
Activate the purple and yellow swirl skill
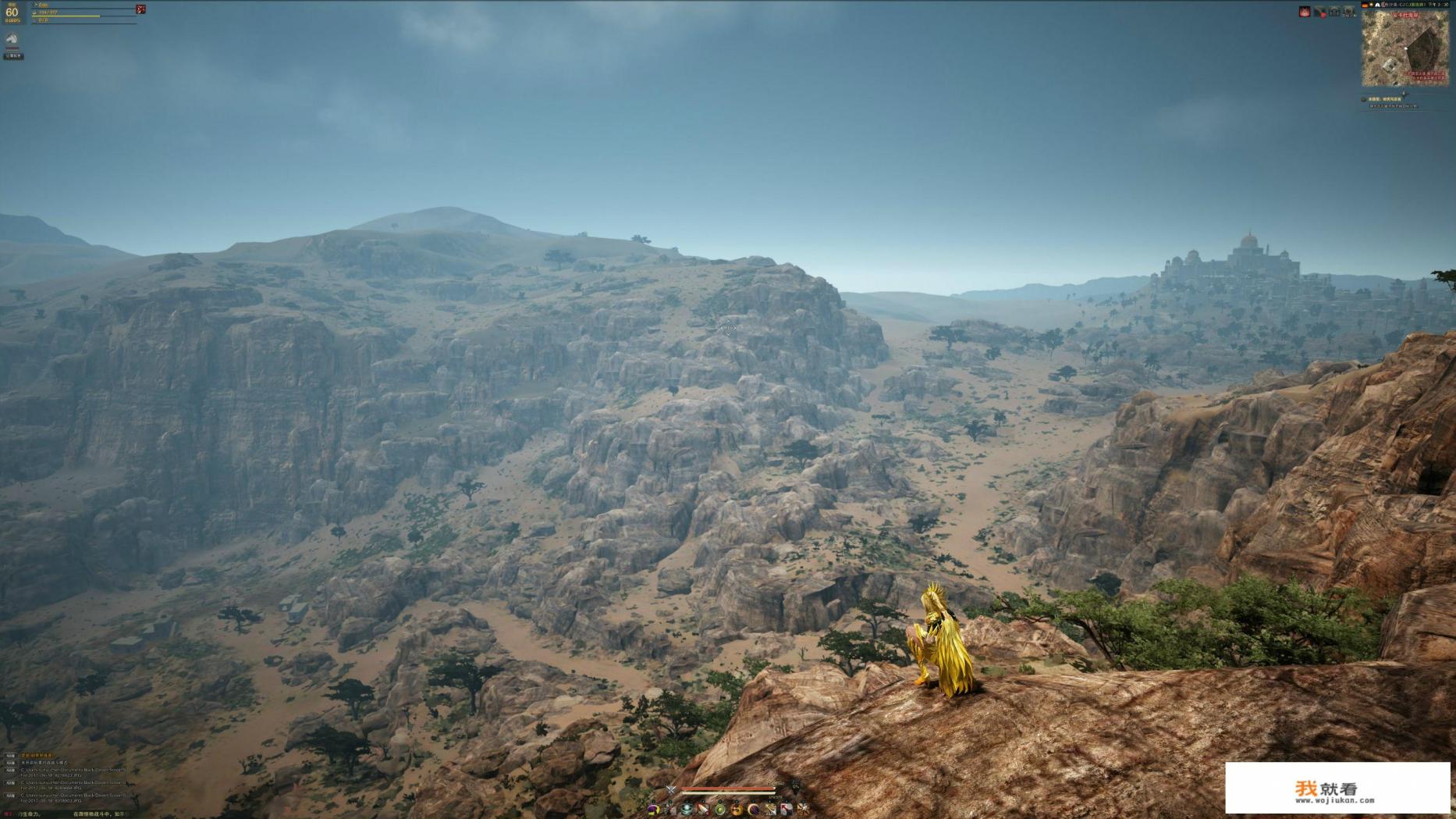(x=654, y=810)
